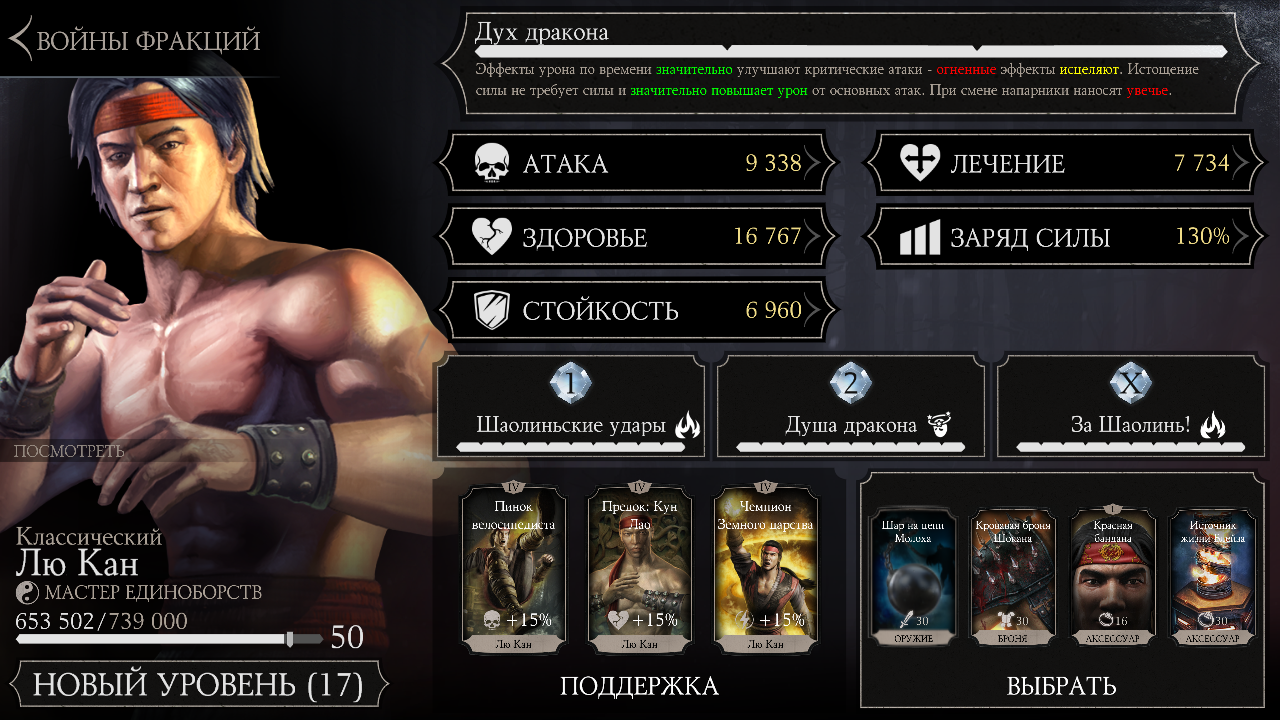Click the Выбрать equipment button
The image size is (1280, 720).
[x=1061, y=686]
